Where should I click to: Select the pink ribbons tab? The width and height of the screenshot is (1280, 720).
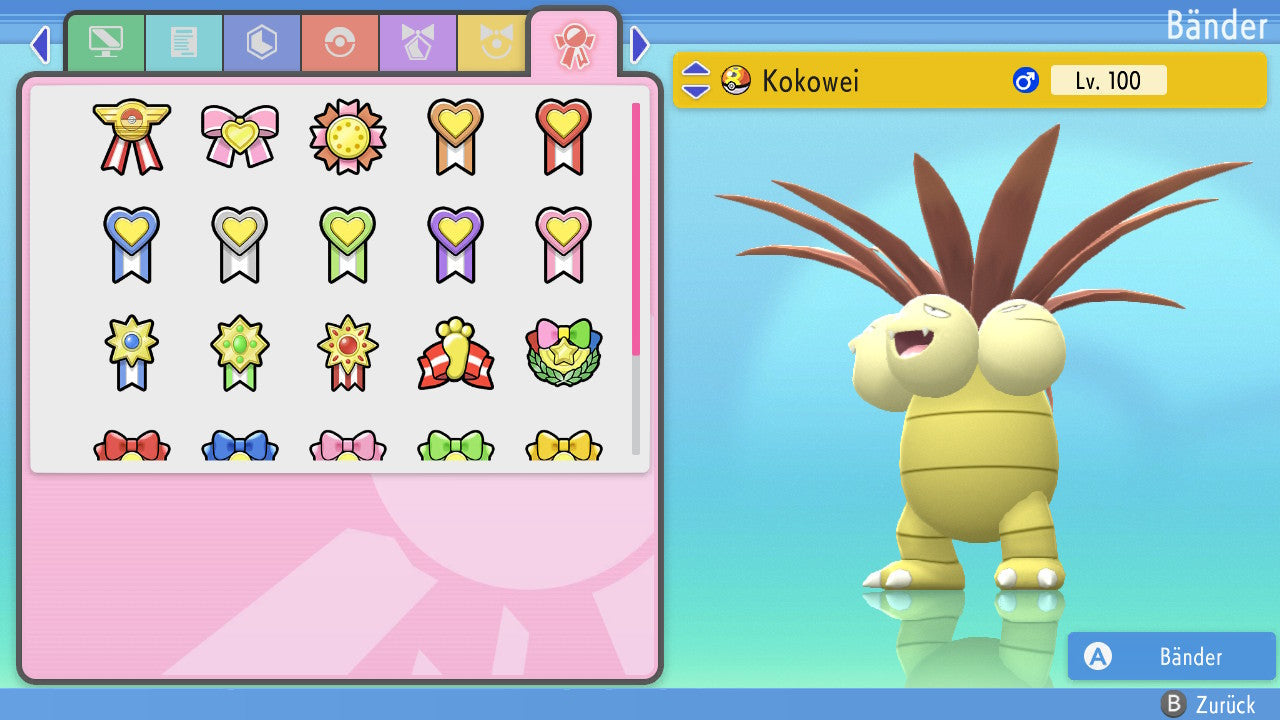click(x=574, y=43)
